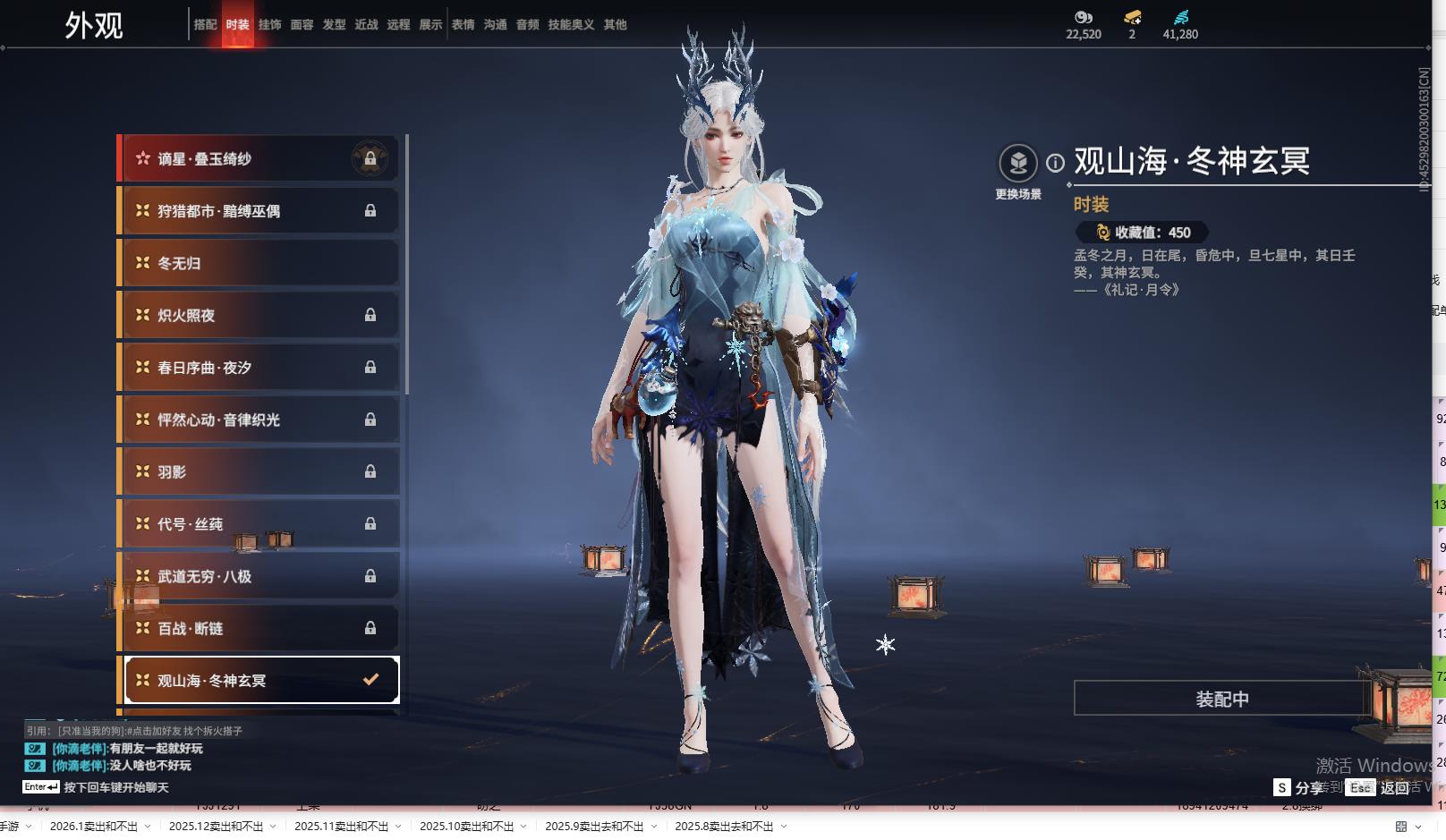Open the info icon beside outfit title
Screen dimensions: 1446x840
1056,163
